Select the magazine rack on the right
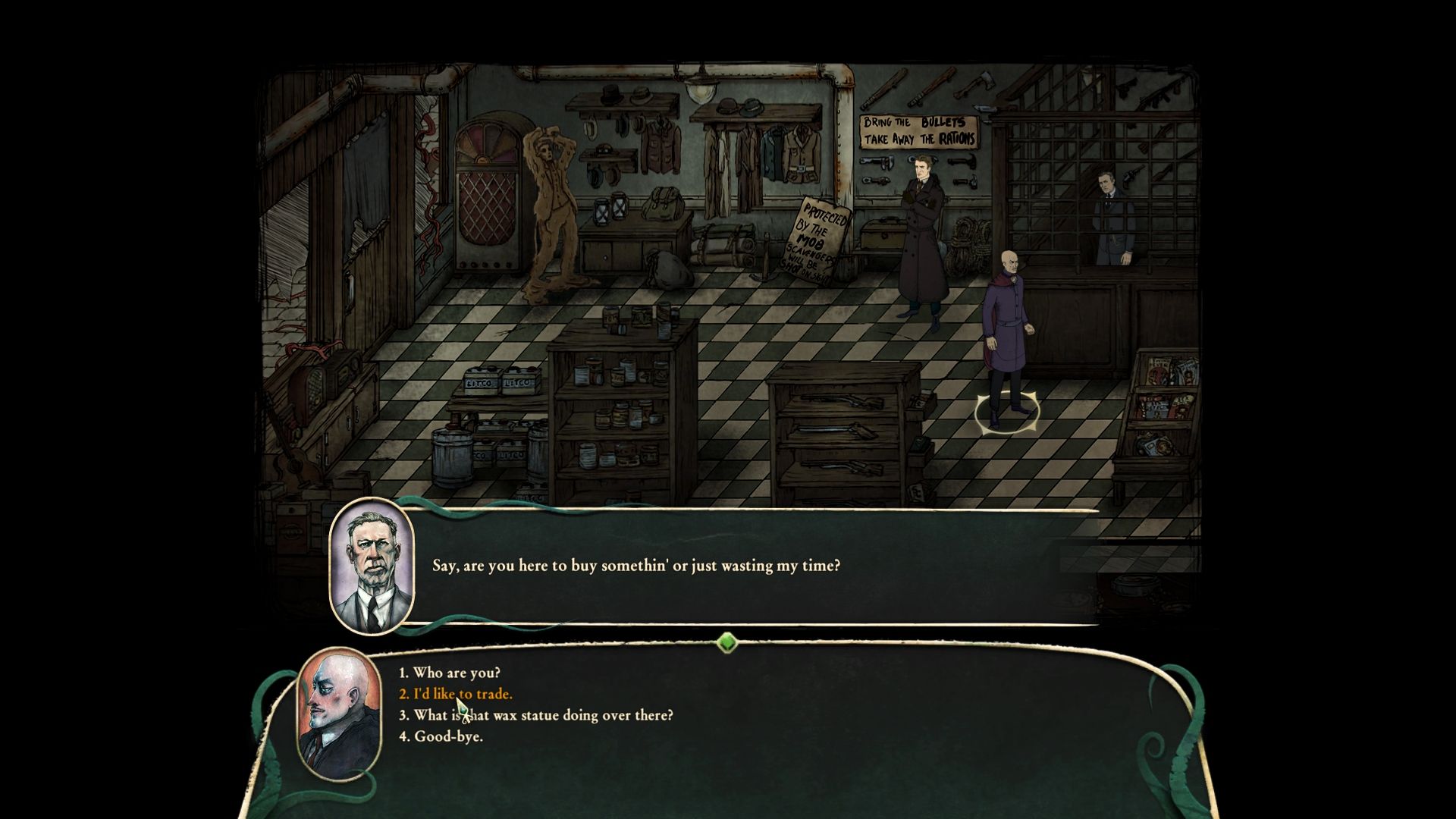The width and height of the screenshot is (1456, 819). pos(1164,409)
